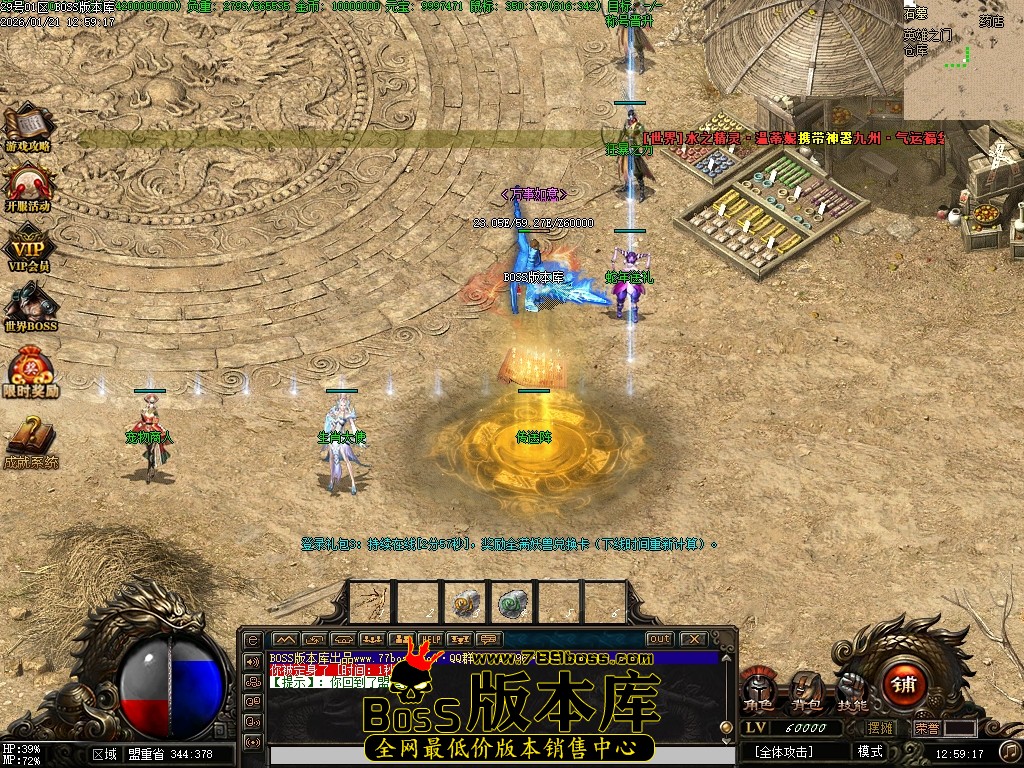Toggle the music note sound button
Image resolution: width=1024 pixels, height=768 pixels.
[1010, 750]
